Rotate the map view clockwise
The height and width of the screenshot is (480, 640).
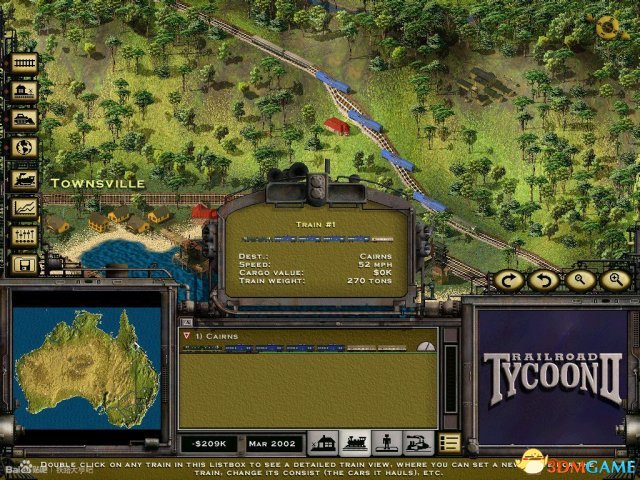510,280
